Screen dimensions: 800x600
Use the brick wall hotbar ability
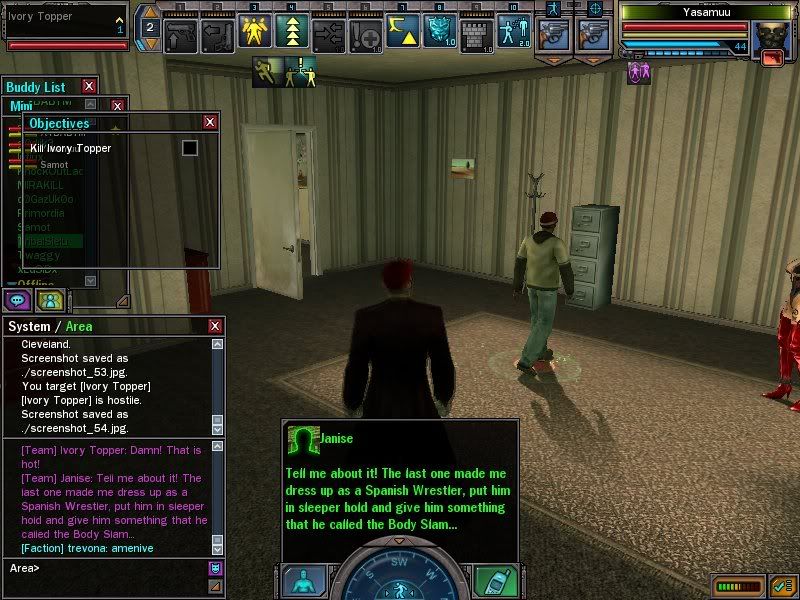(476, 33)
